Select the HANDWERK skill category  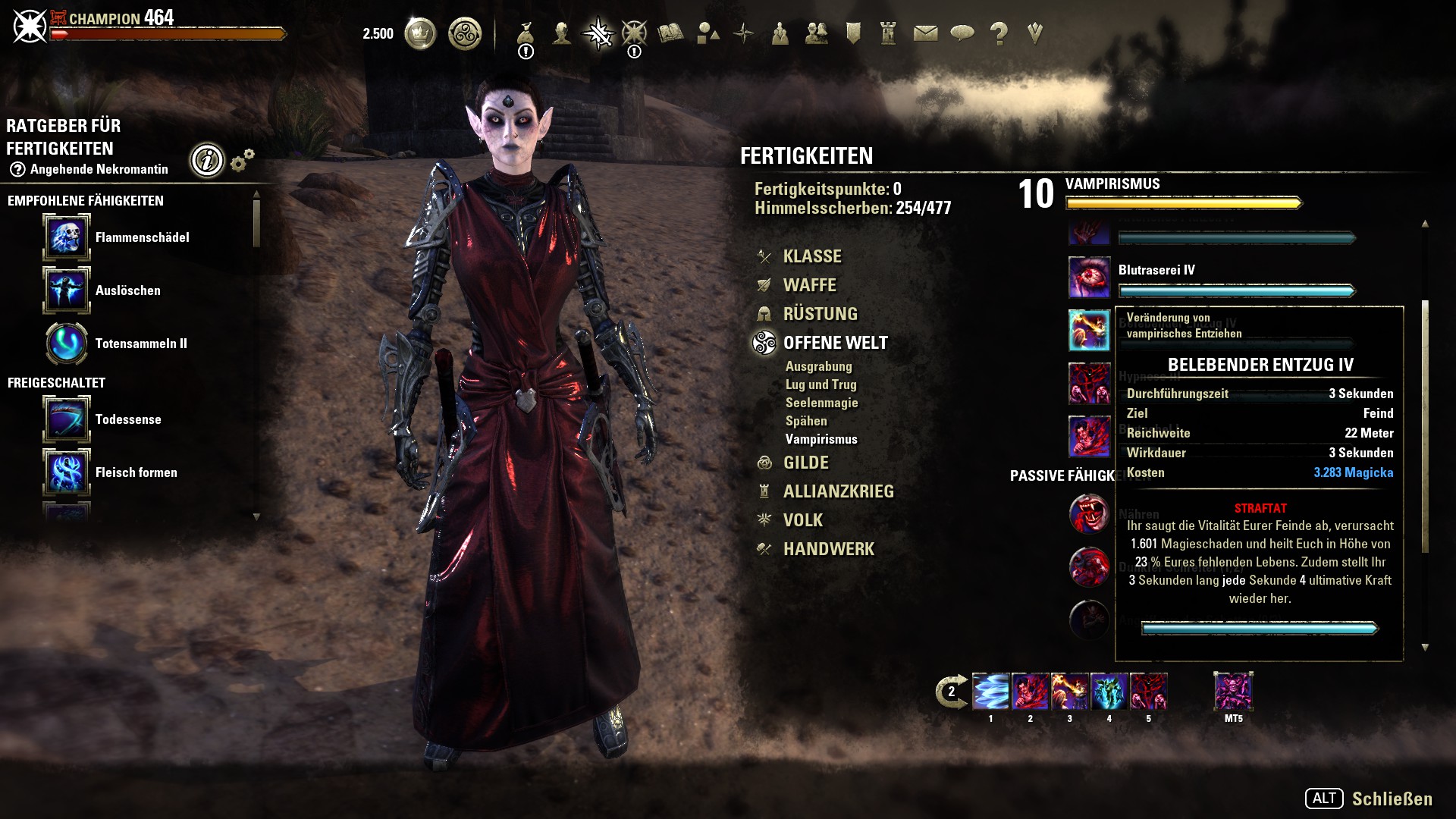coord(828,549)
